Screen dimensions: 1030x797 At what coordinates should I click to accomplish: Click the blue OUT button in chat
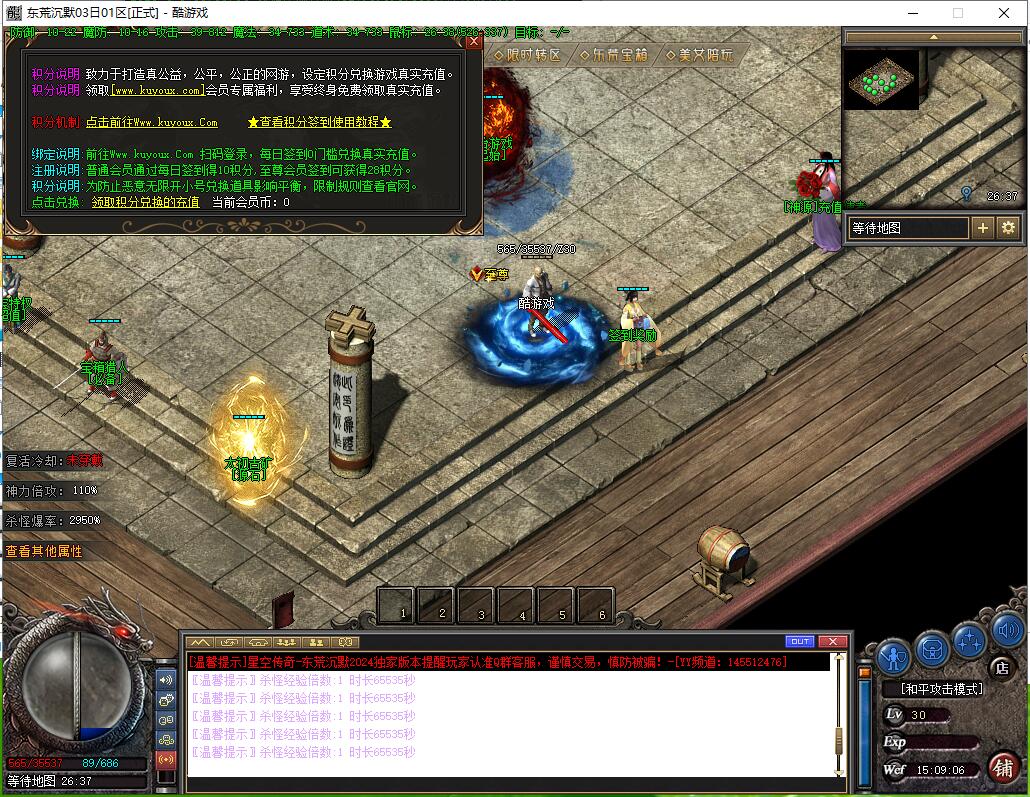800,641
